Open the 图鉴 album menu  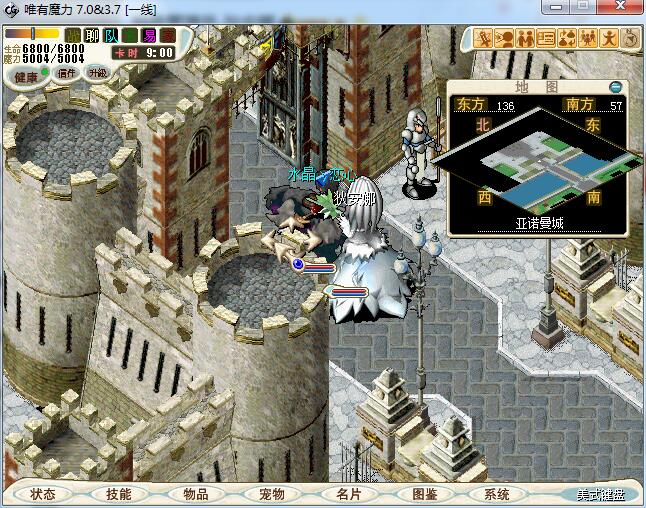(424, 494)
